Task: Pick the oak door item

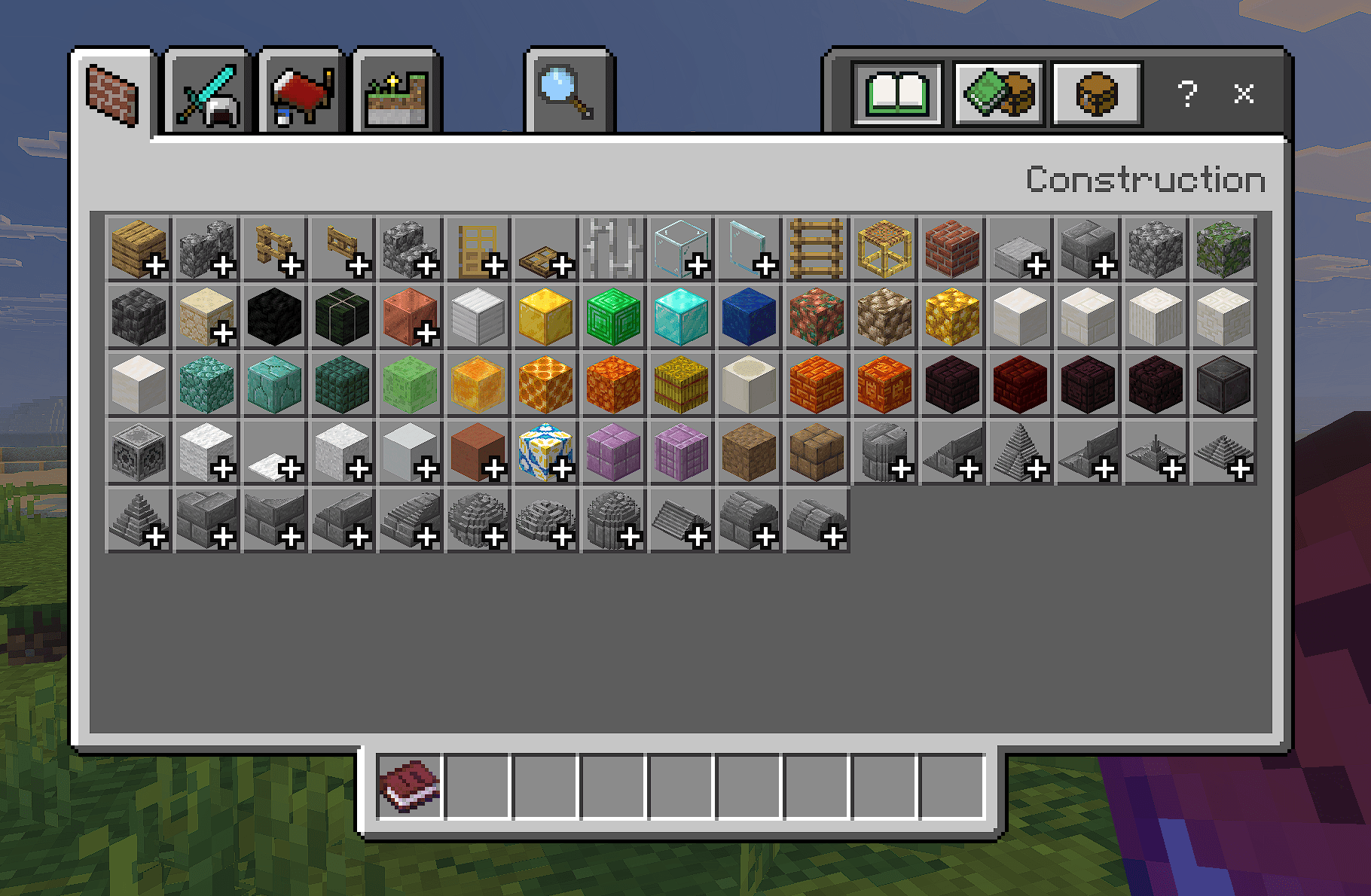Action: point(478,248)
